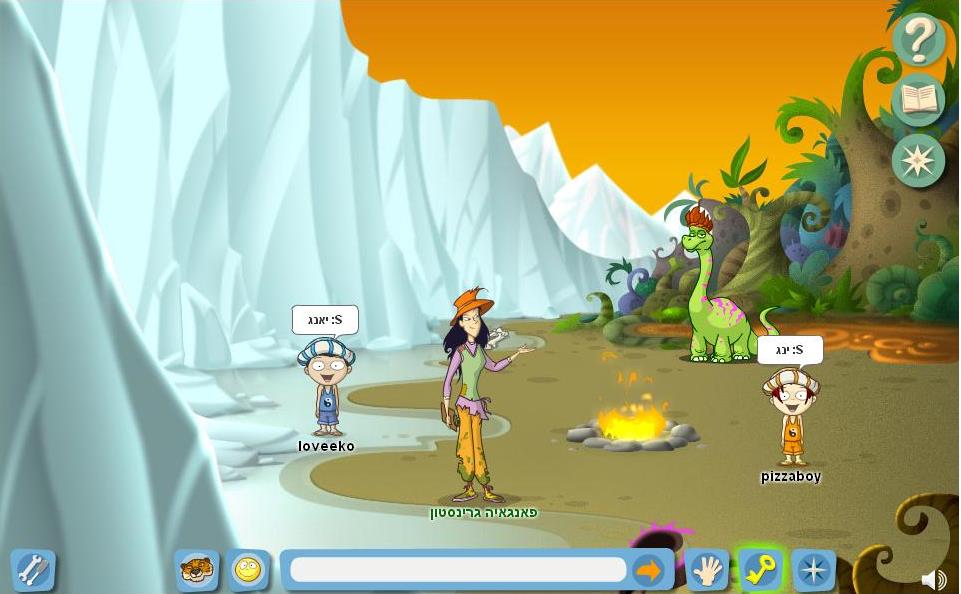The width and height of the screenshot is (961, 594).
Task: Send message with the orange arrow button
Action: tap(649, 570)
